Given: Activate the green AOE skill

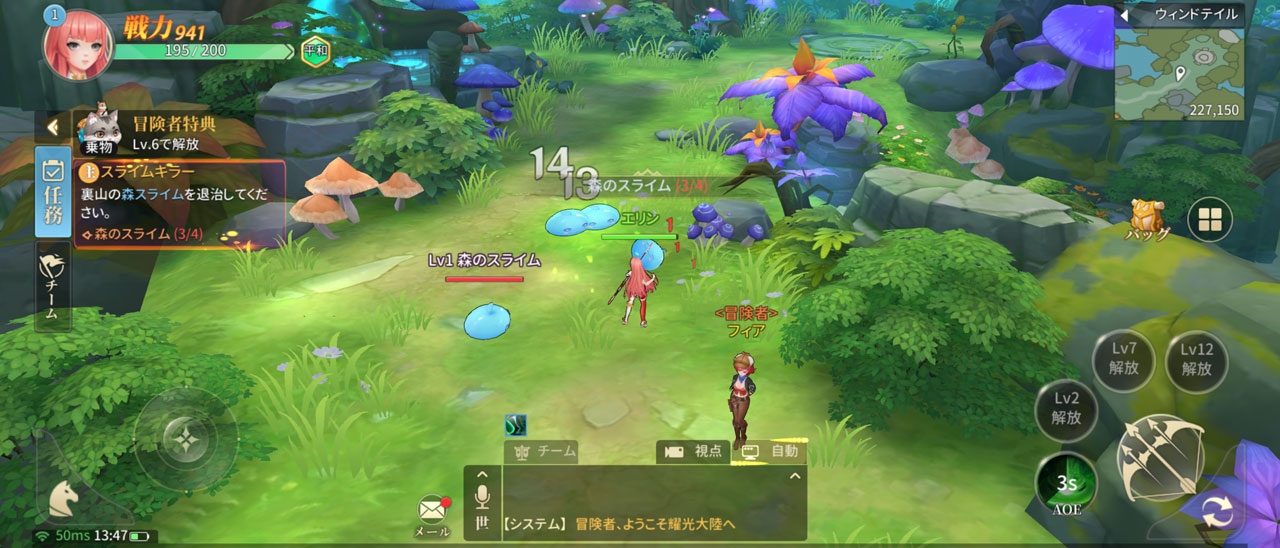Looking at the screenshot, I should tap(1066, 483).
